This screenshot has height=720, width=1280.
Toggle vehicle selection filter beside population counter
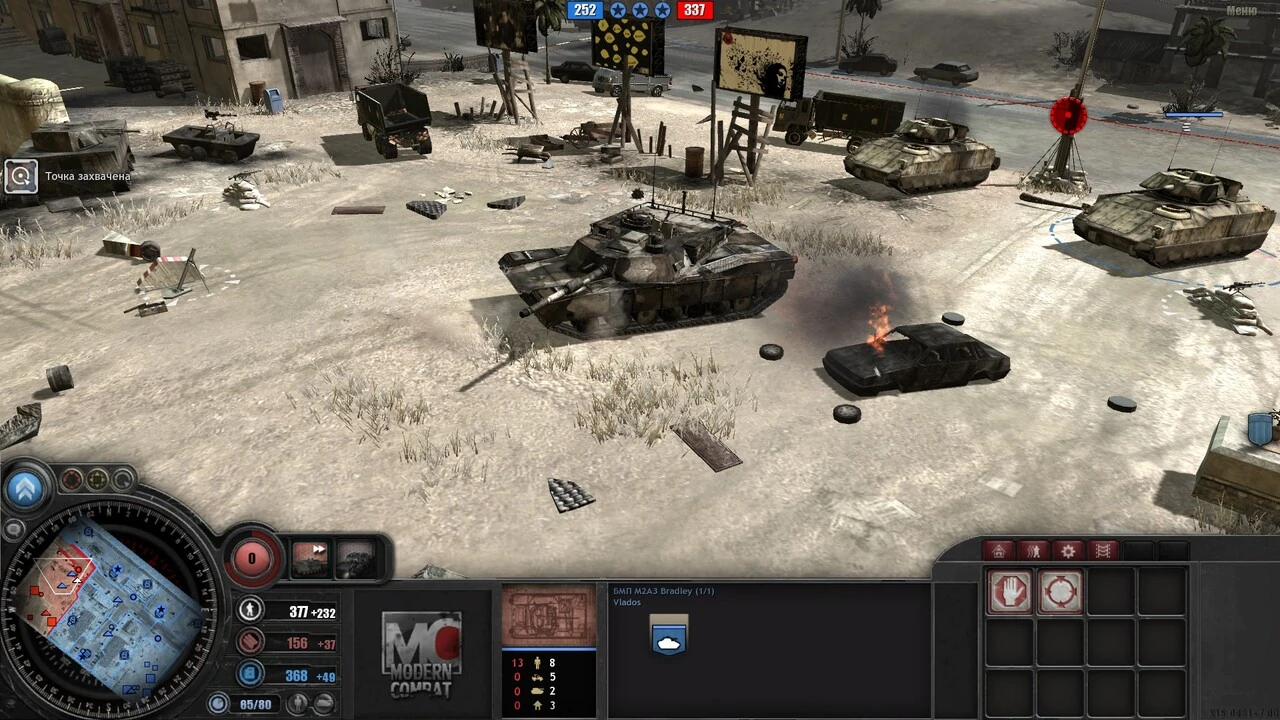tap(325, 701)
